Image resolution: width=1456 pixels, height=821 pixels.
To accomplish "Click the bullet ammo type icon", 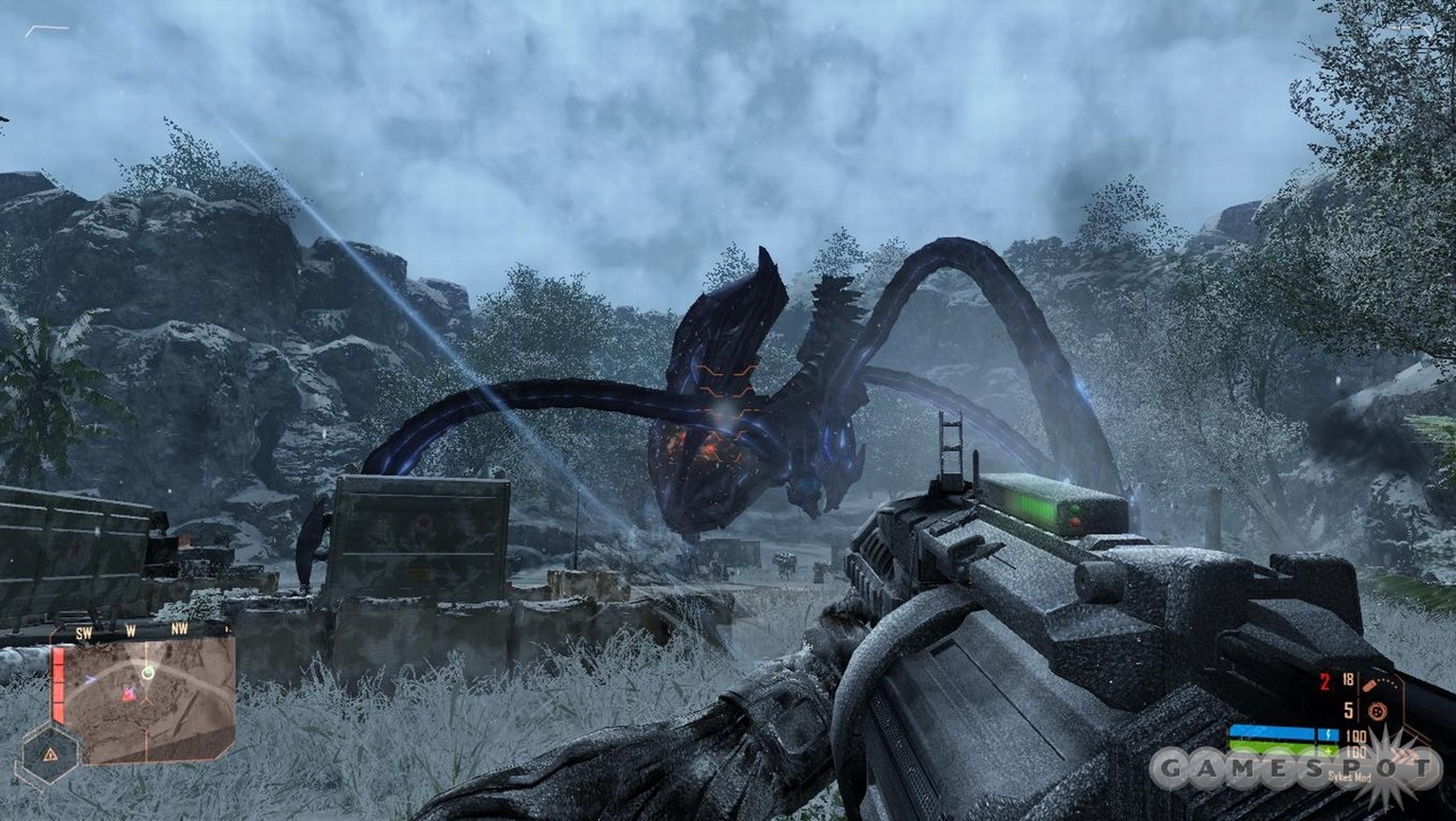I will [x=1369, y=687].
